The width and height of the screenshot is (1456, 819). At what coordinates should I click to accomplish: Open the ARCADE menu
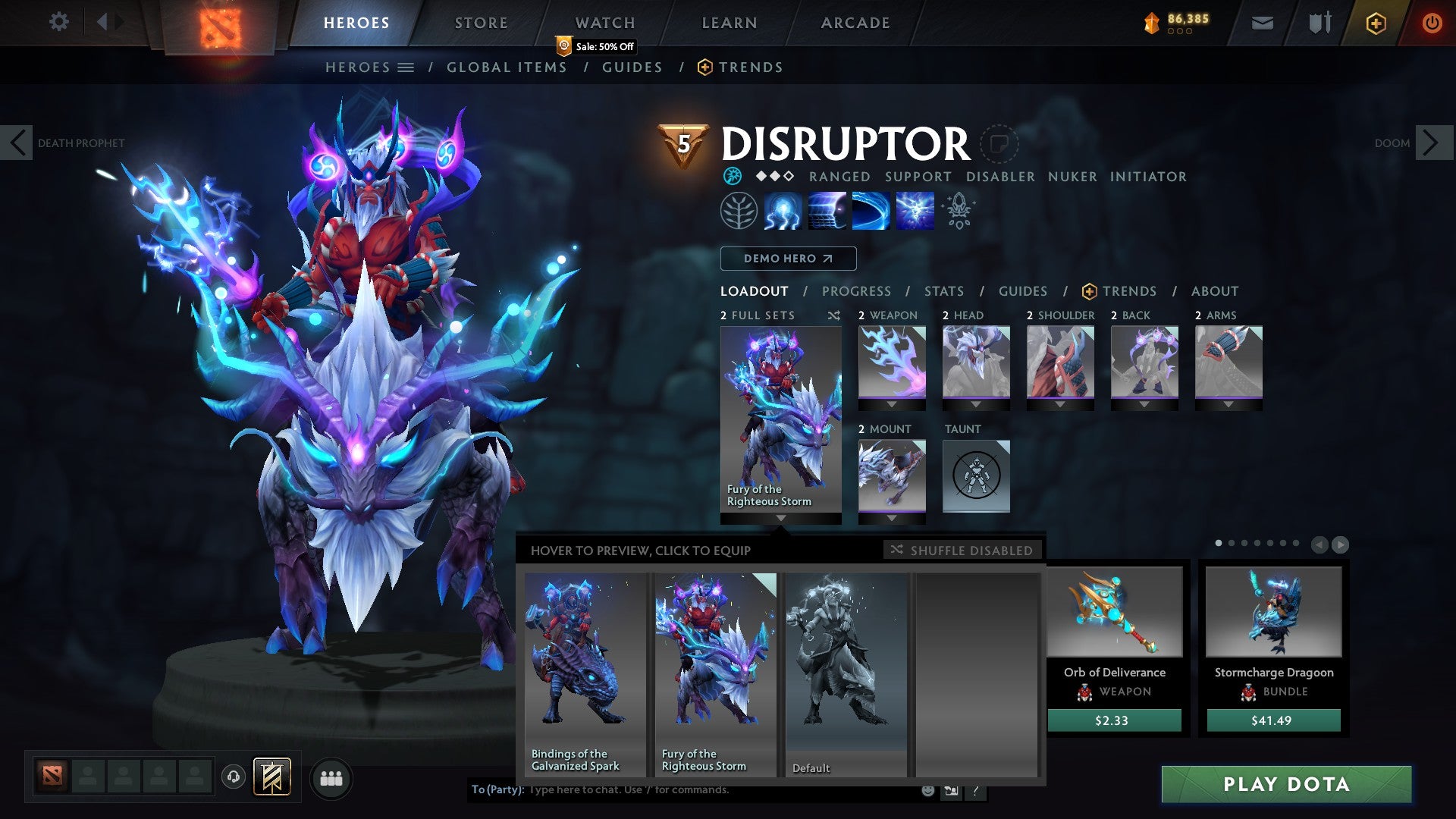point(855,23)
